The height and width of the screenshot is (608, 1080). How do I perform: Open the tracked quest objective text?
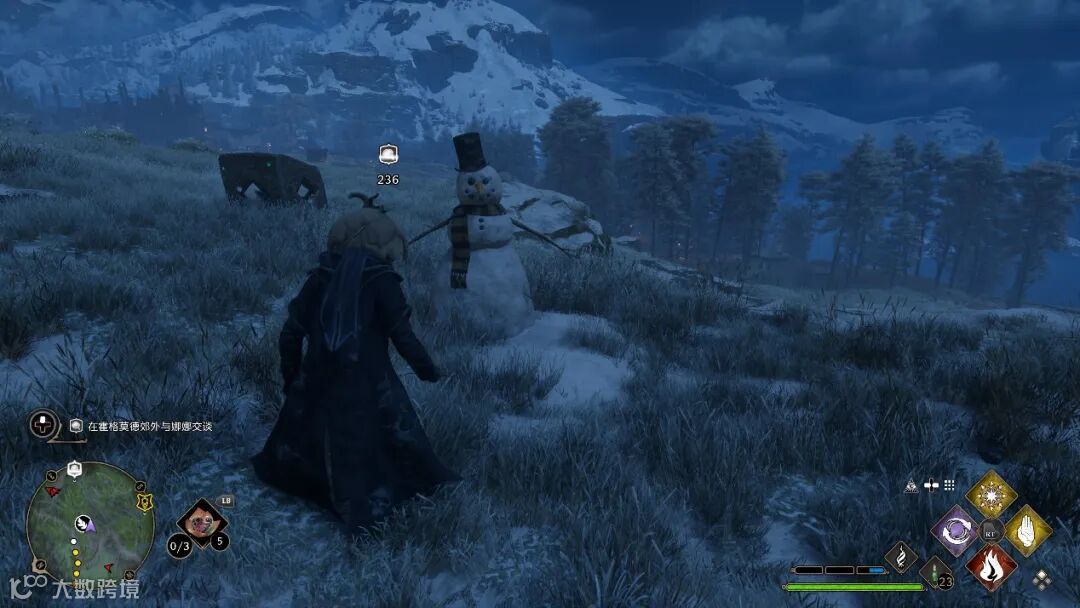[150, 426]
